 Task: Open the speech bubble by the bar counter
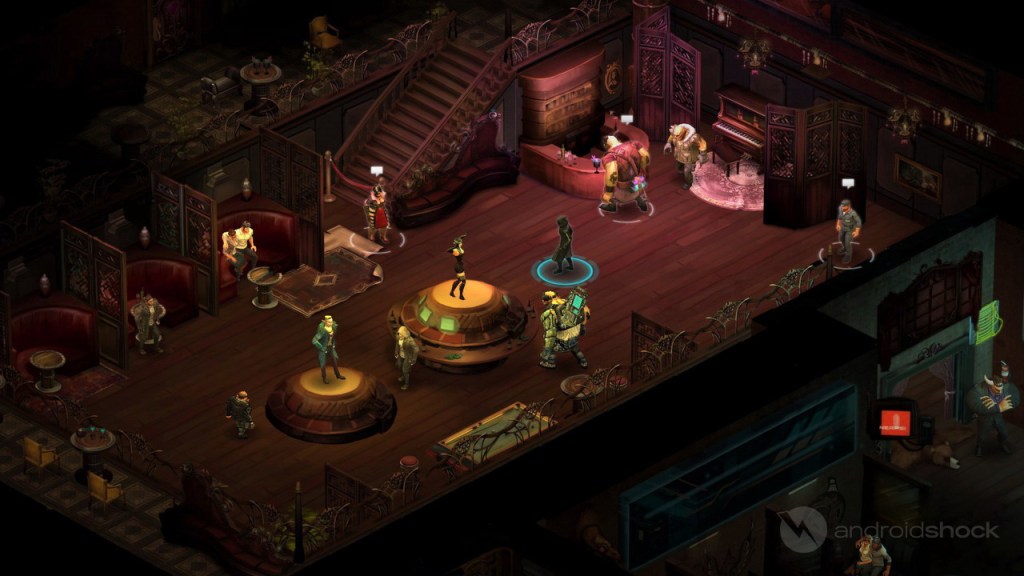627,120
